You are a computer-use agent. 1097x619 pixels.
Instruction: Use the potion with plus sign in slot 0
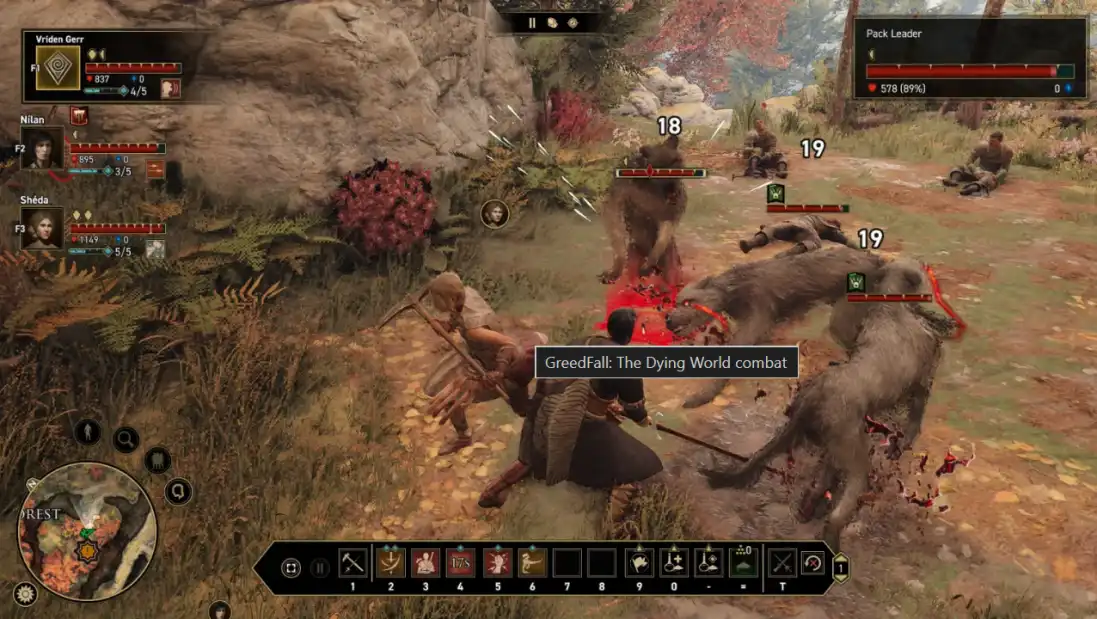673,563
